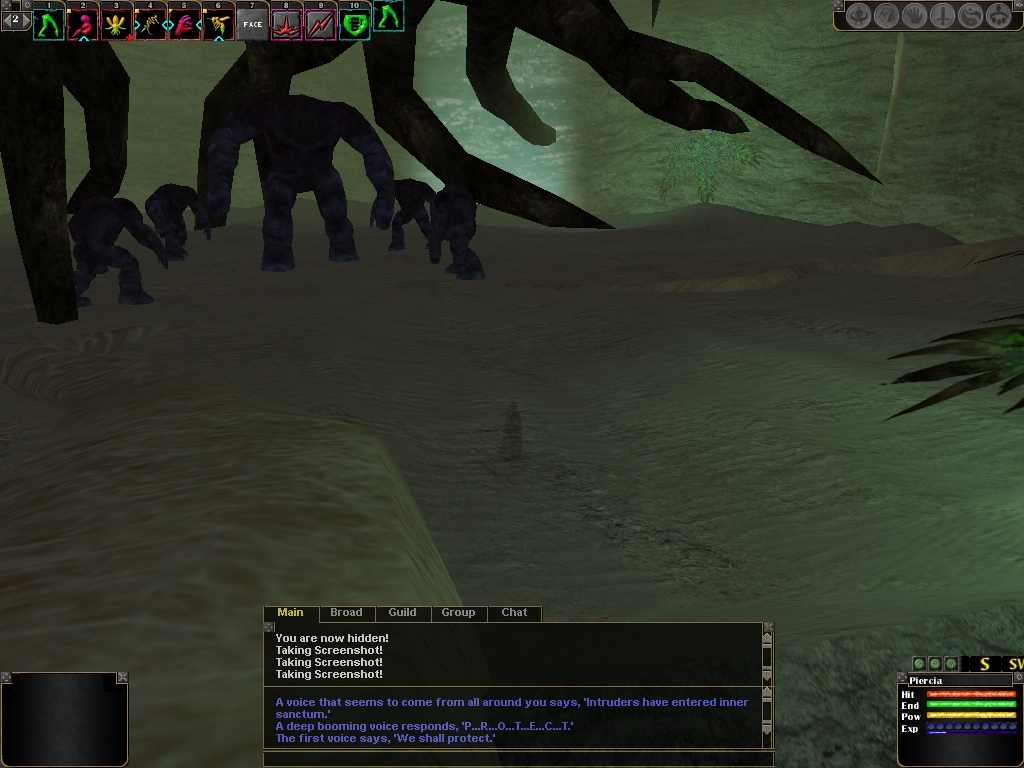Open the group of heads menu icon
The image size is (1024, 768).
(998, 16)
